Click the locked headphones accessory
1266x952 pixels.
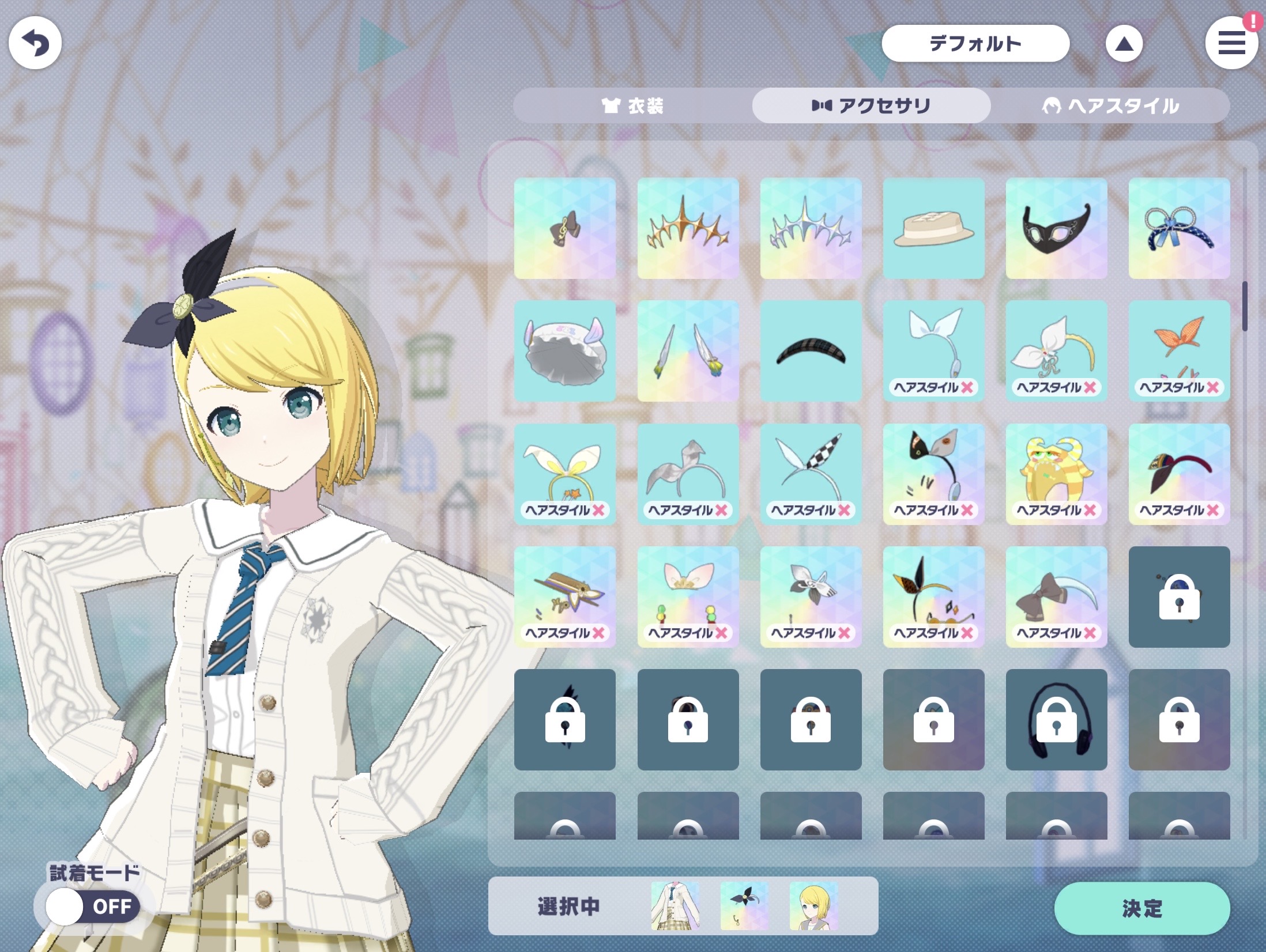[1056, 719]
